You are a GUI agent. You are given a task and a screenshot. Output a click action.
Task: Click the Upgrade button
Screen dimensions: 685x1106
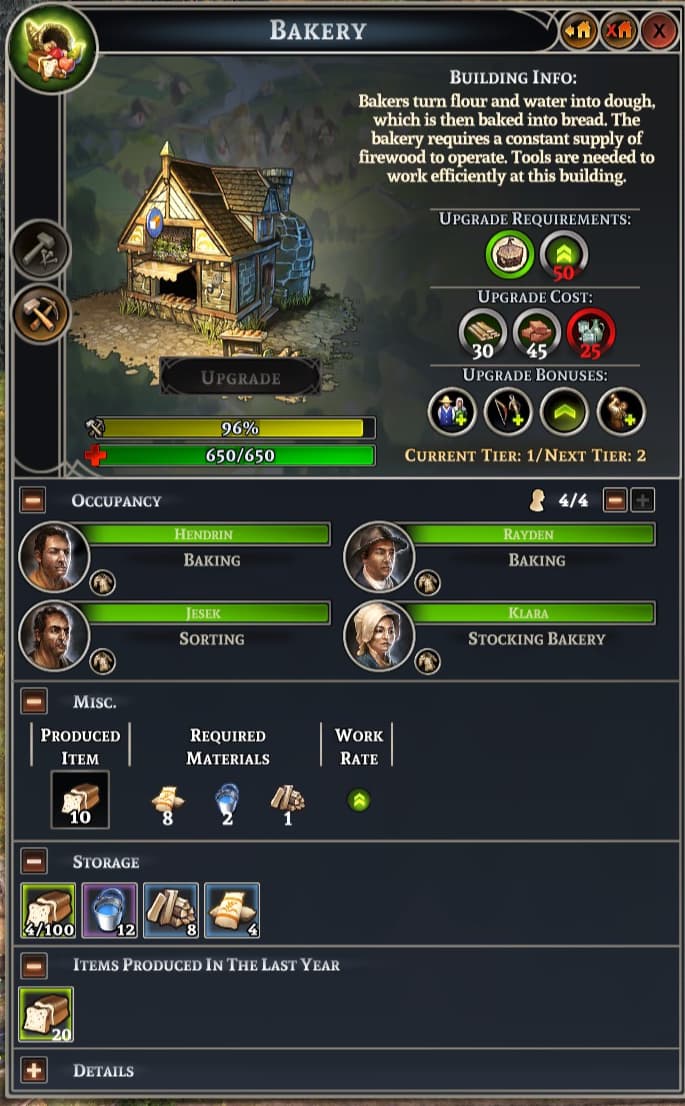tap(241, 378)
